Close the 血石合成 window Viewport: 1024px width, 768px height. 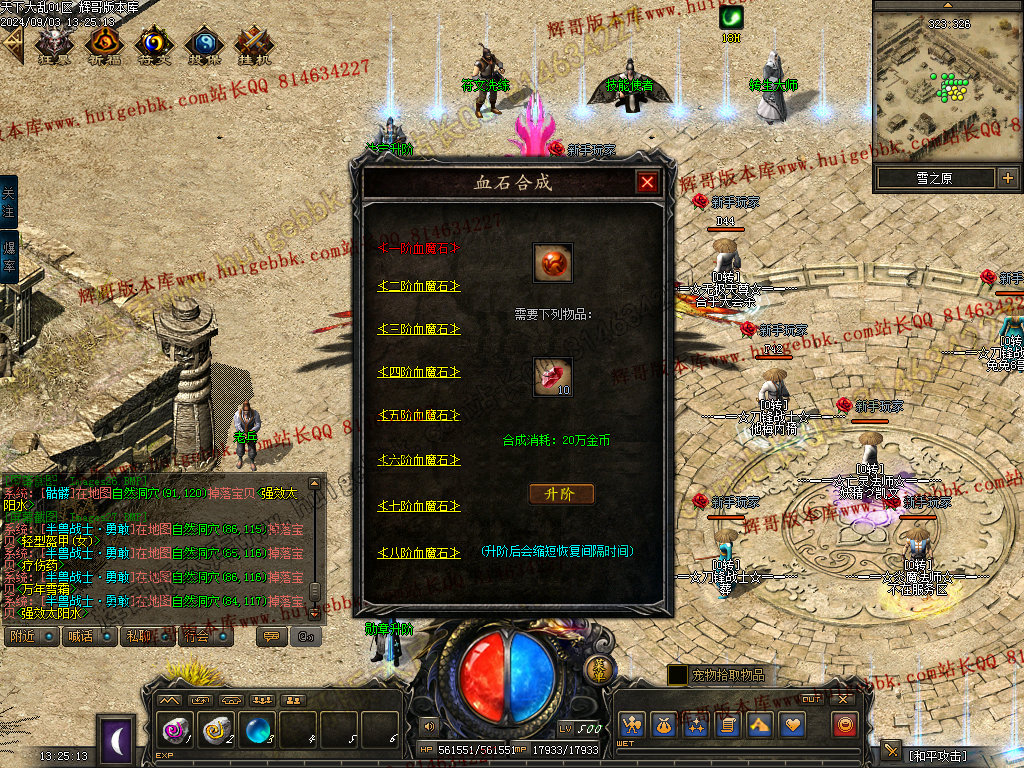pos(647,182)
